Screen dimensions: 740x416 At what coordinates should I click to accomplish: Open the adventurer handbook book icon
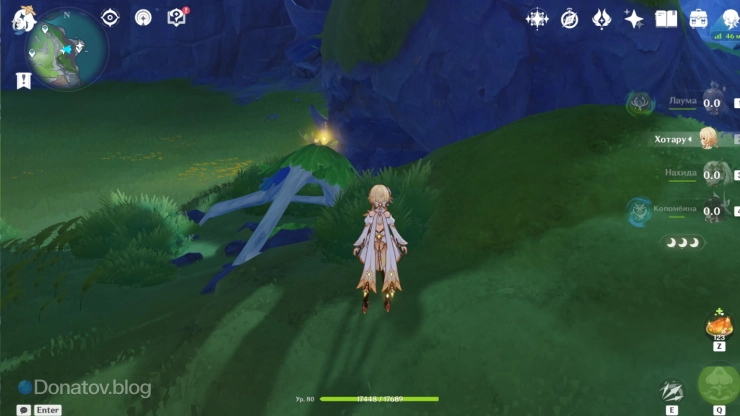tap(666, 19)
